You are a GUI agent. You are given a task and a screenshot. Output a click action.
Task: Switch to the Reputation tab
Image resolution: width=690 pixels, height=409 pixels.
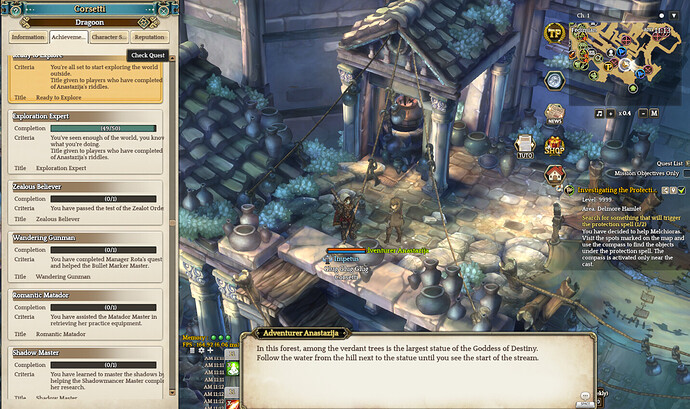148,38
